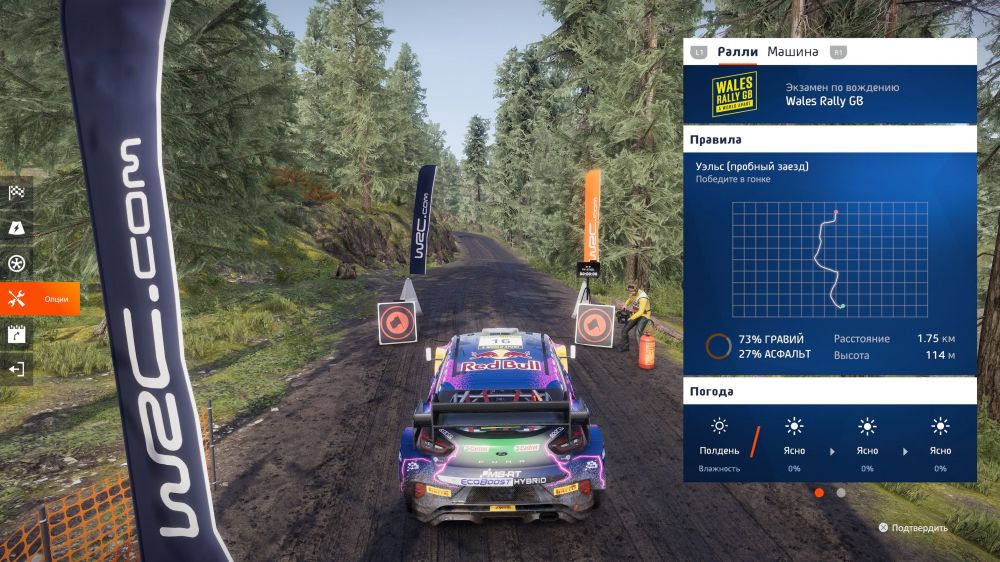This screenshot has height=562, width=1000.
Task: Select the checkered flag start icon
Action: [x=16, y=193]
